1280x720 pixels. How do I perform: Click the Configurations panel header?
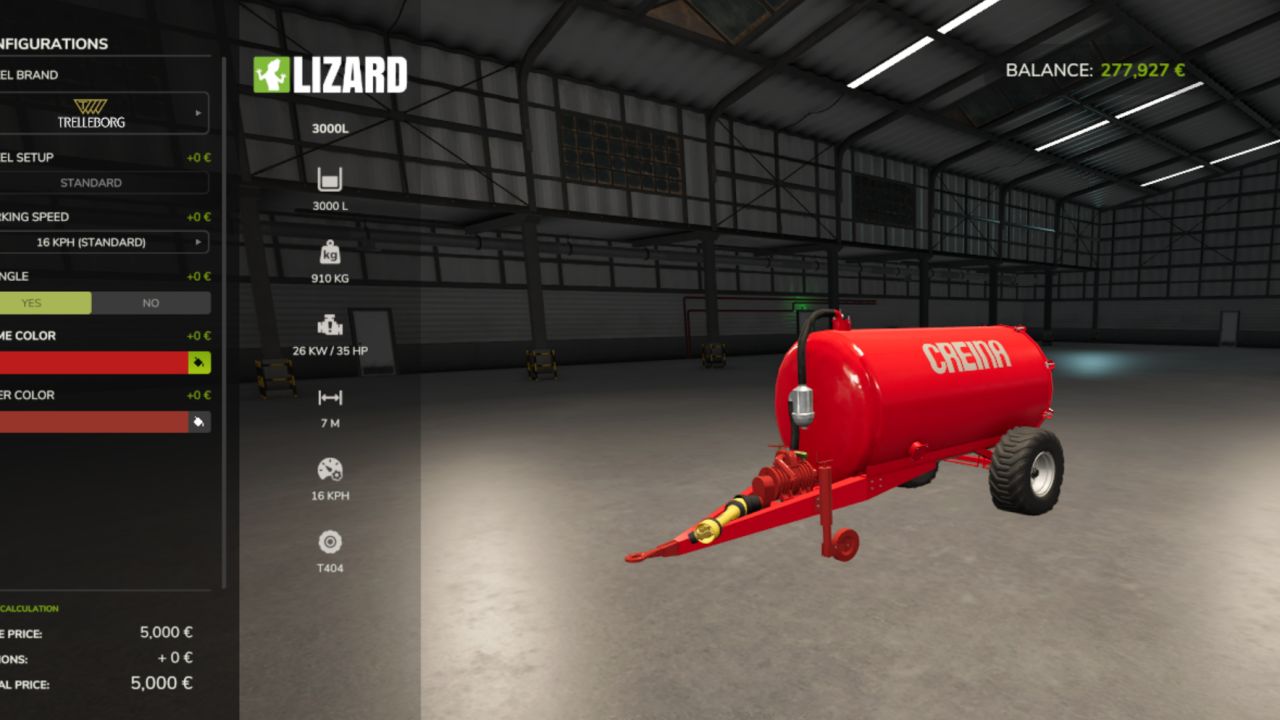pos(53,44)
